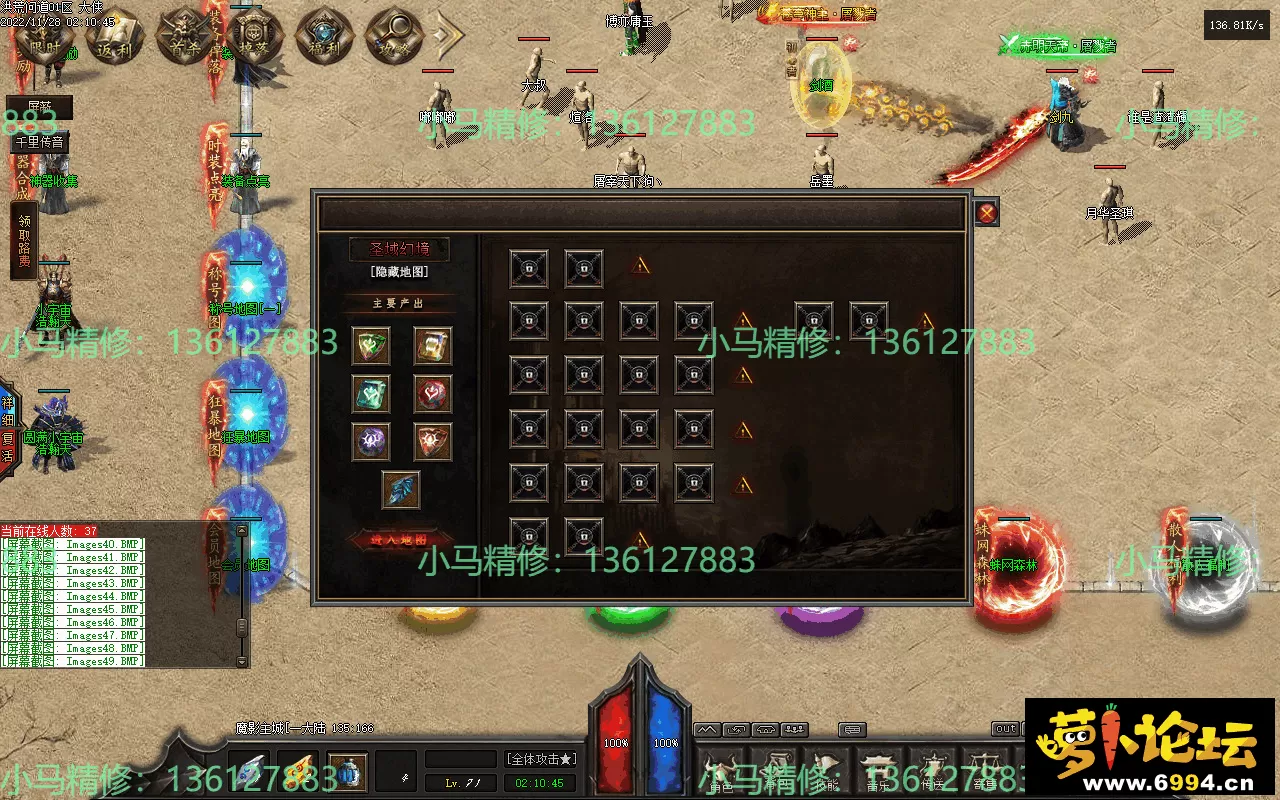This screenshot has width=1280, height=800.
Task: Select the purple orb loot icon
Action: click(371, 441)
